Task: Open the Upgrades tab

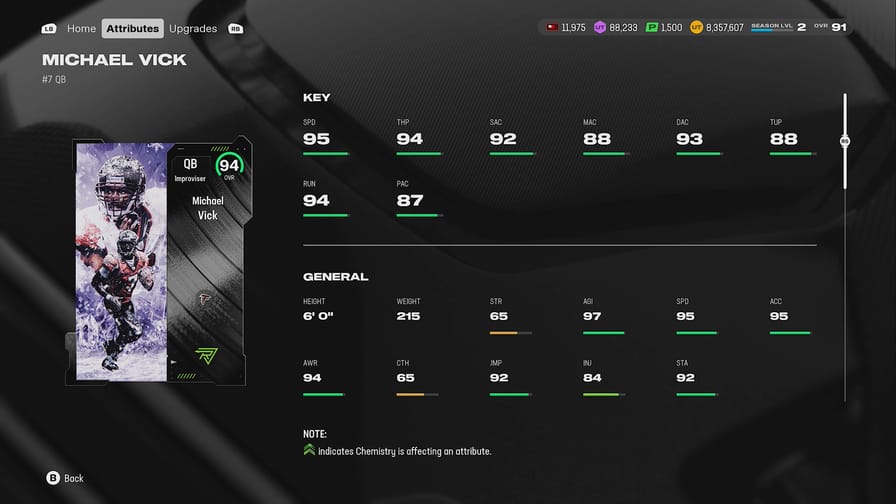Action: pos(193,29)
